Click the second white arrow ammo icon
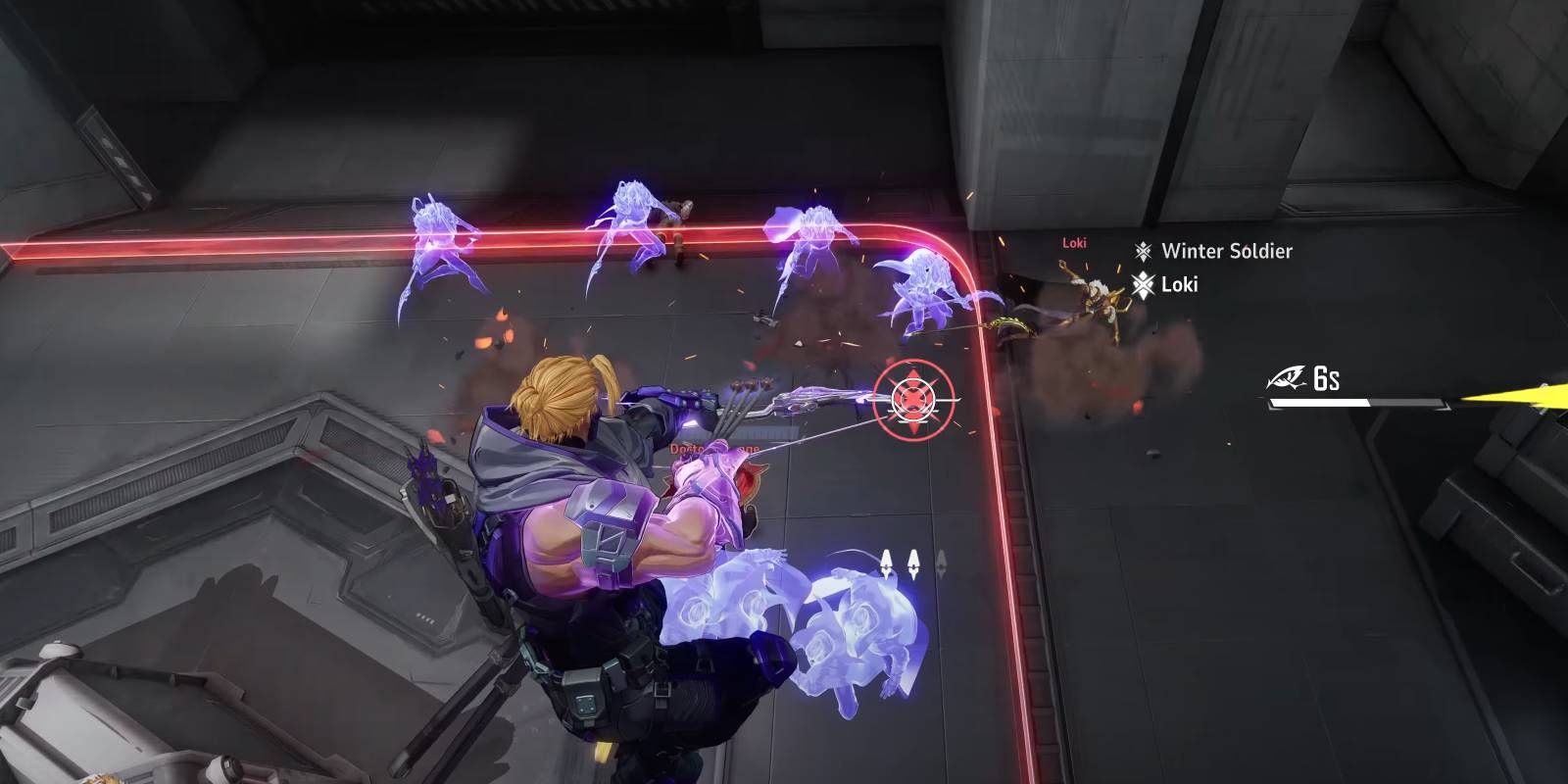The width and height of the screenshot is (1568, 784). pyautogui.click(x=913, y=562)
